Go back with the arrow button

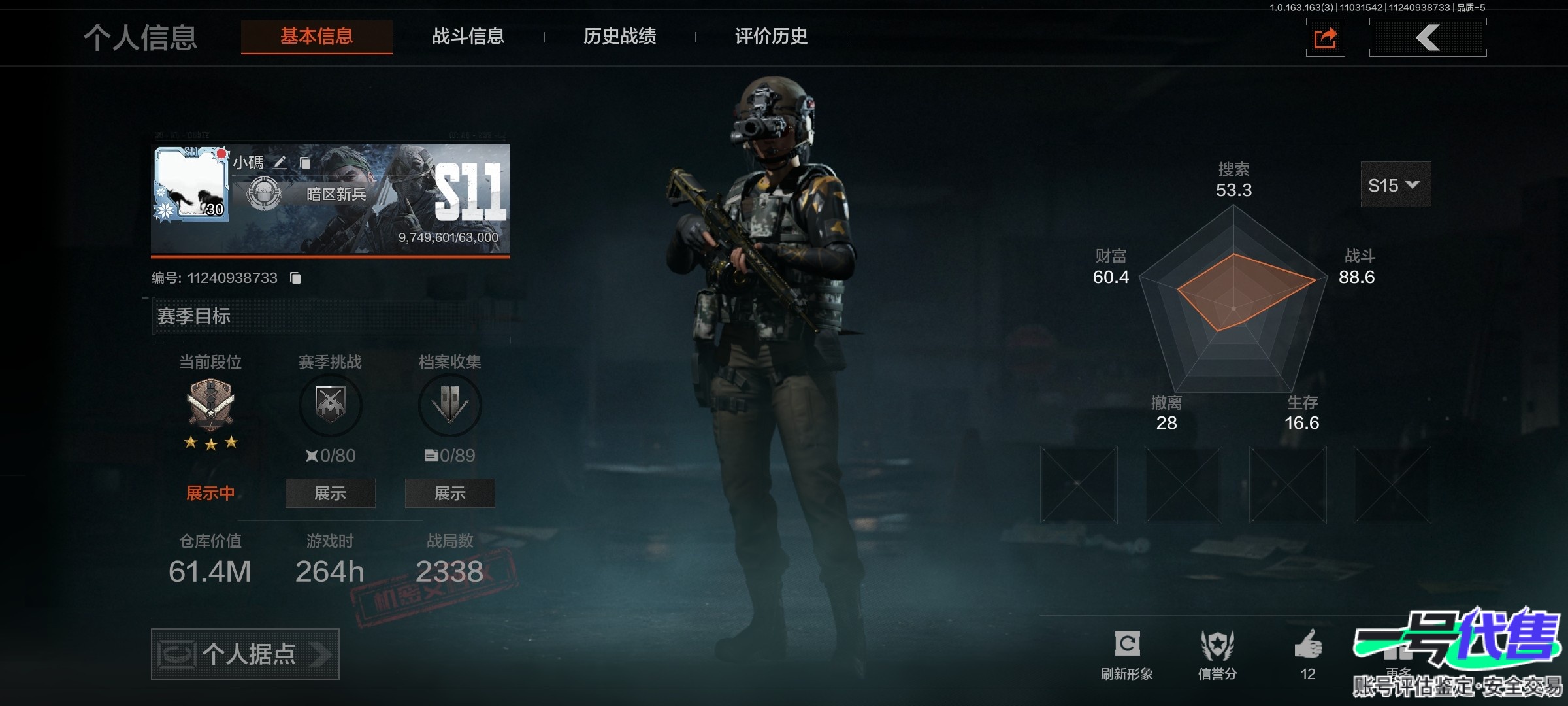coord(1428,38)
